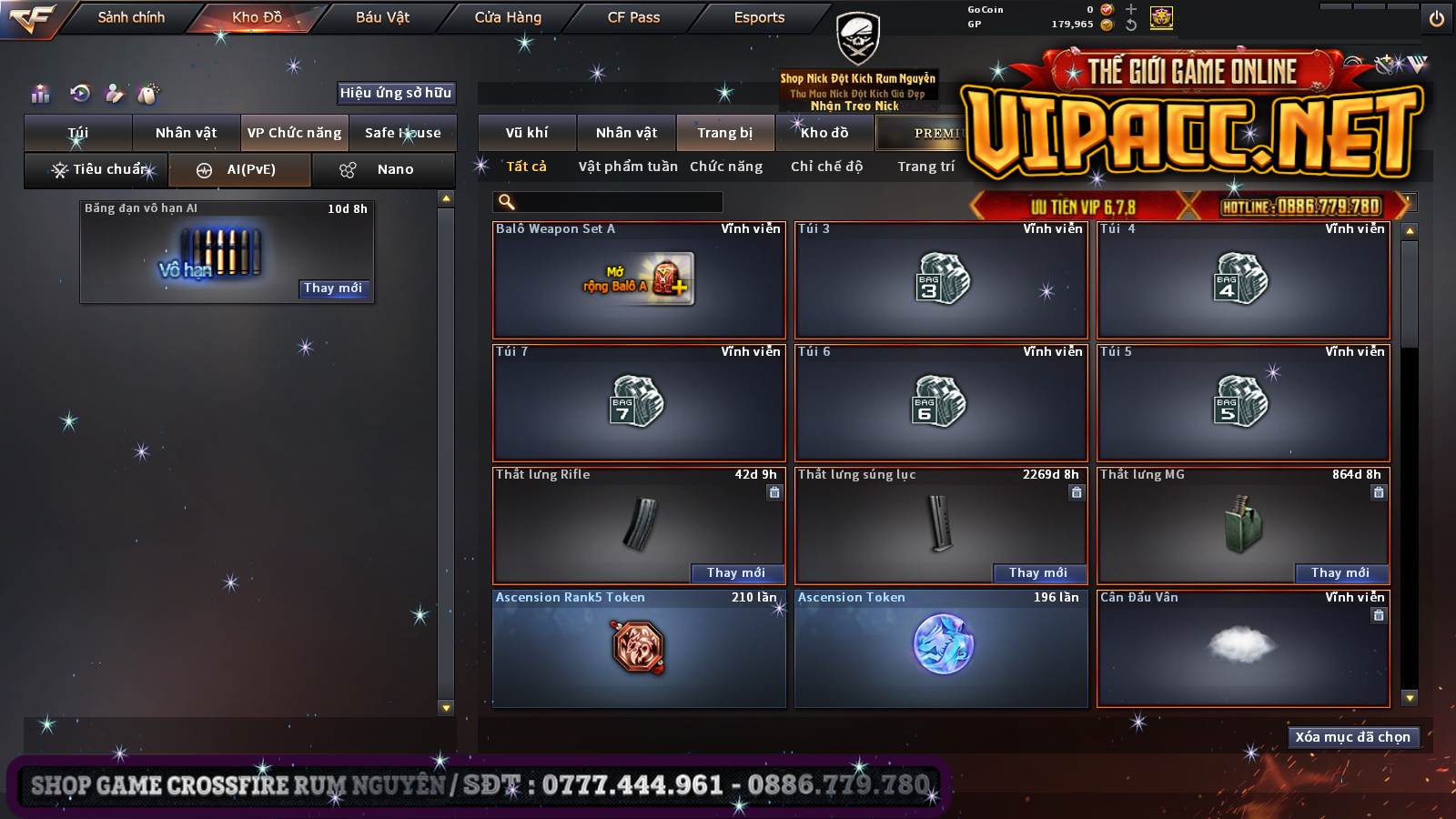Switch to the Safe House tab
Image resolution: width=1456 pixels, height=819 pixels.
[402, 133]
